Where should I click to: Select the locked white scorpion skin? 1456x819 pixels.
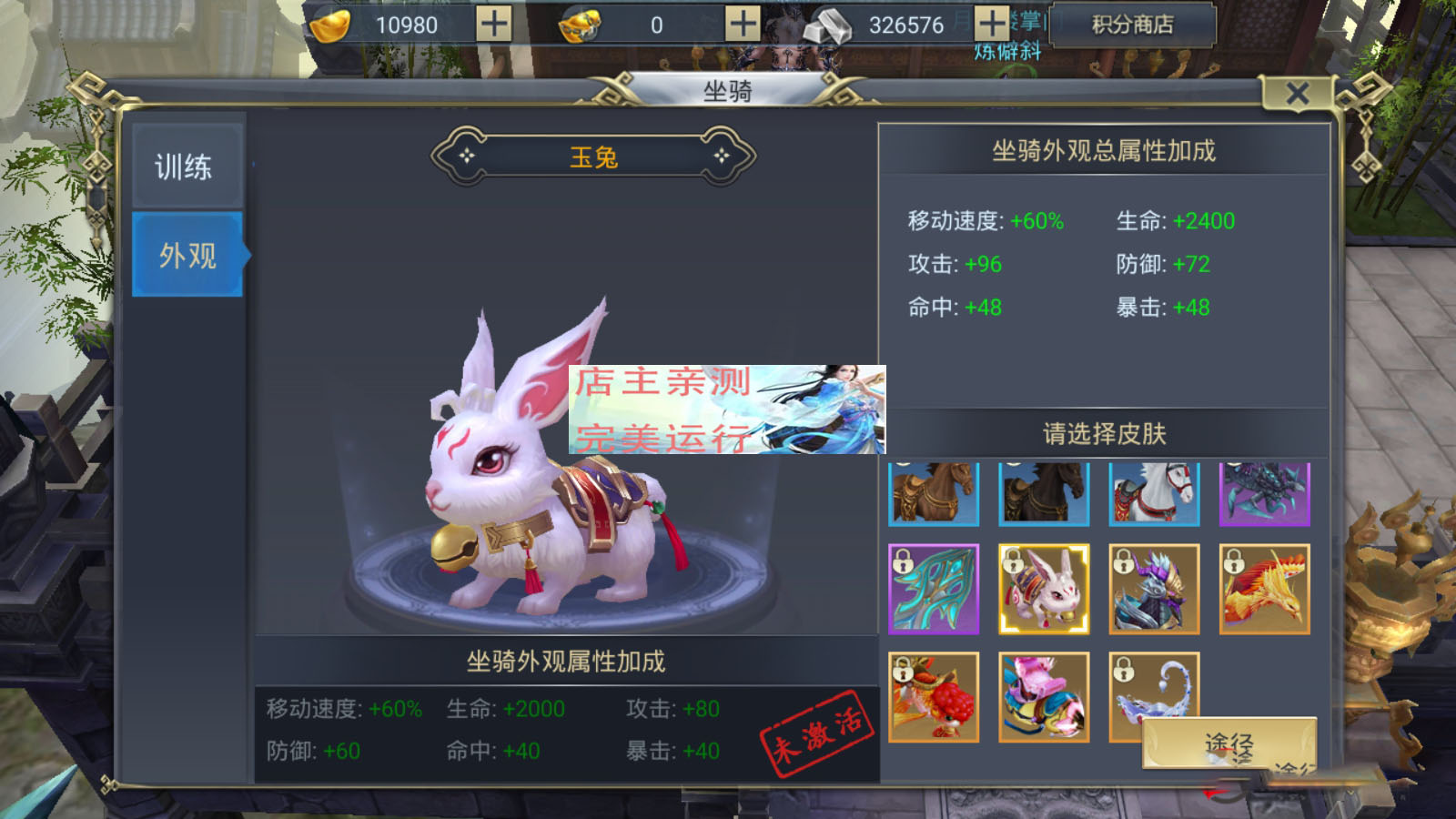1154,682
